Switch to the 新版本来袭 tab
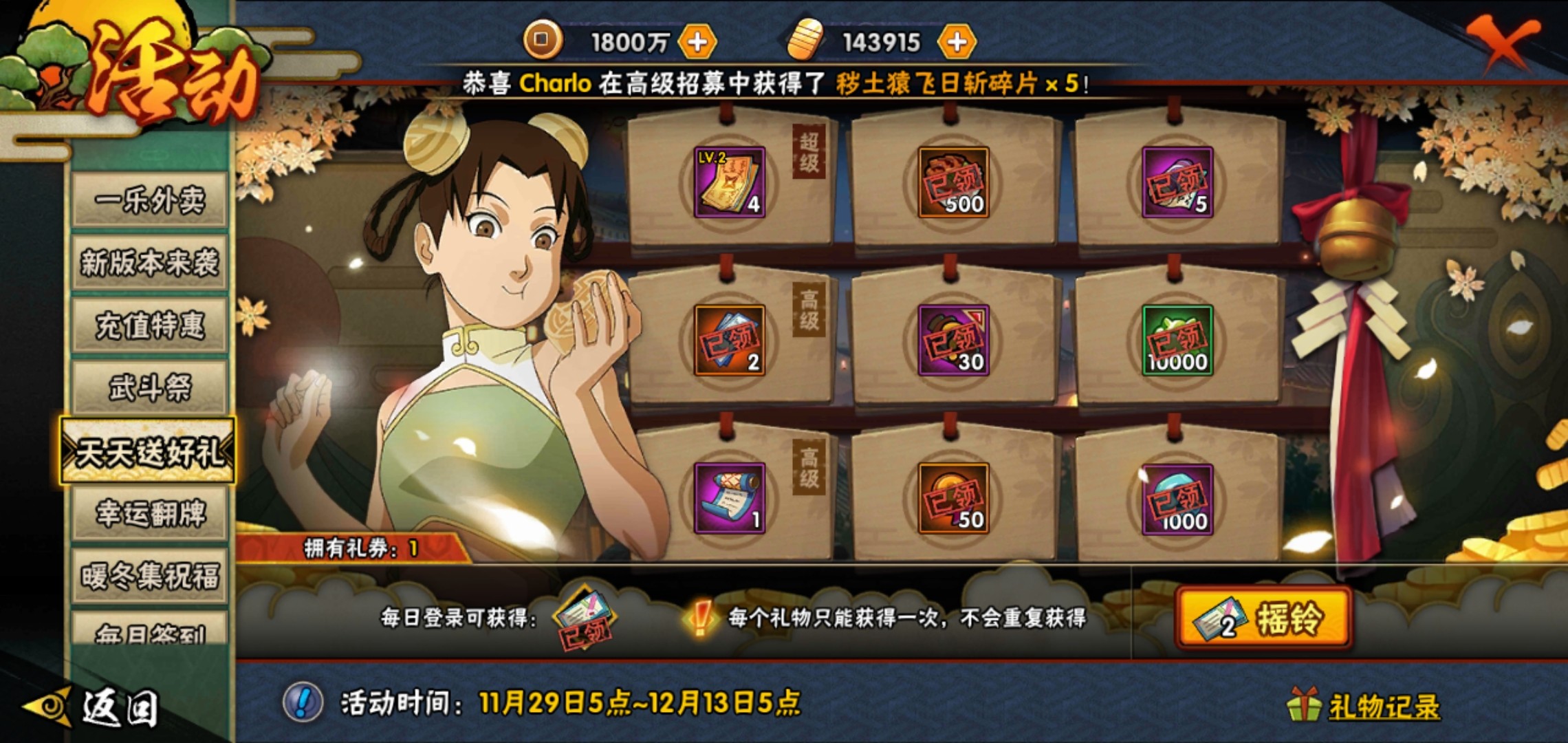 pos(149,262)
